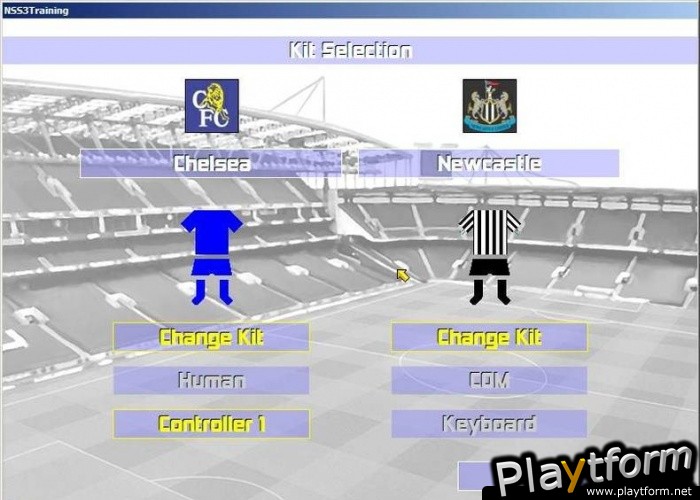Choose the Keyboard input option

point(489,424)
